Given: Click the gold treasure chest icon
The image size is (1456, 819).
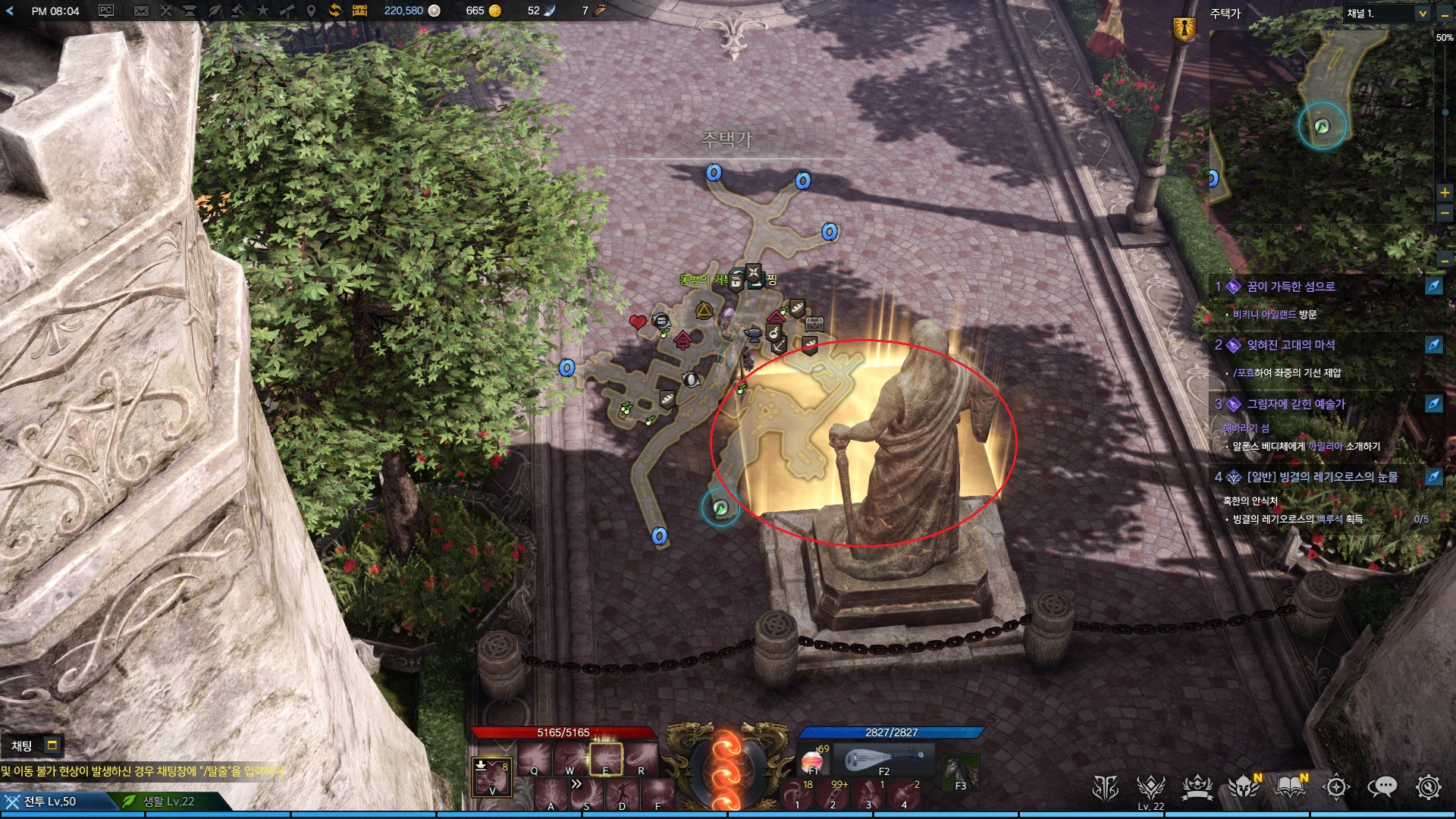Looking at the screenshot, I should pyautogui.click(x=359, y=11).
